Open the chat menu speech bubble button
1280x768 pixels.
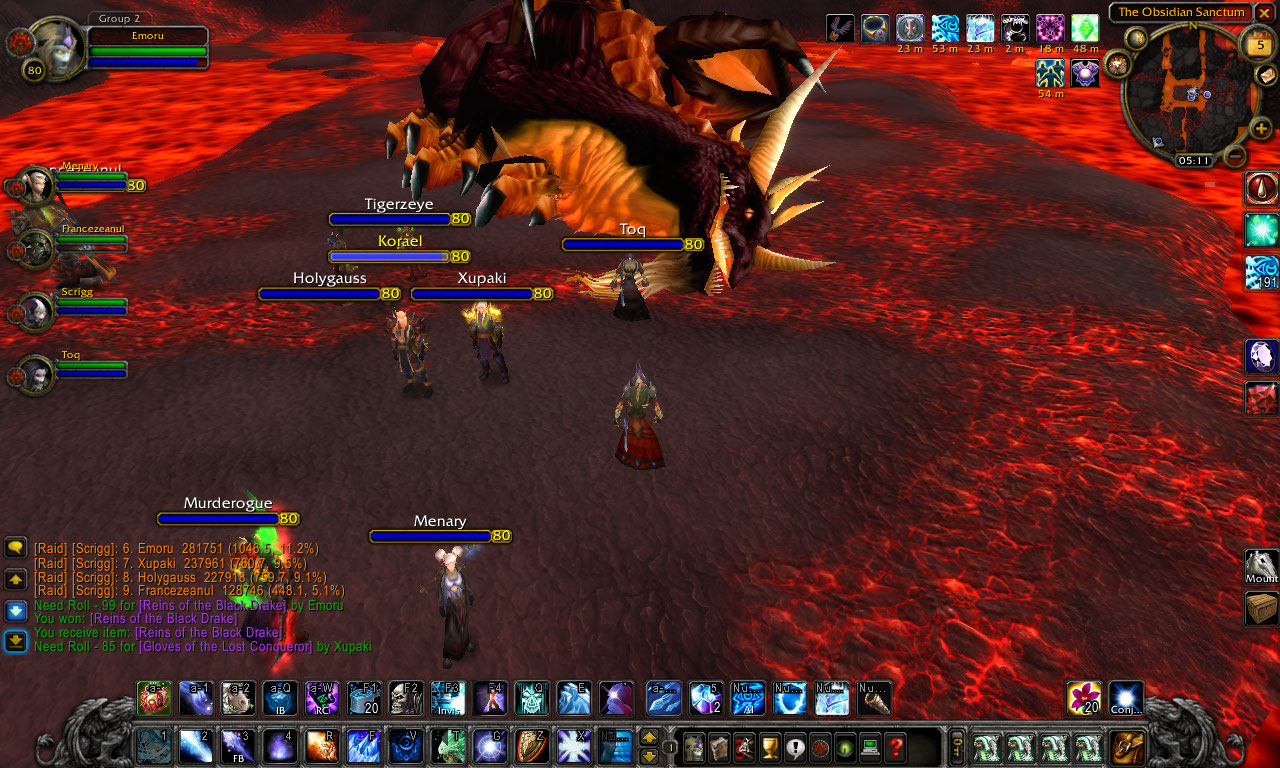(15, 547)
